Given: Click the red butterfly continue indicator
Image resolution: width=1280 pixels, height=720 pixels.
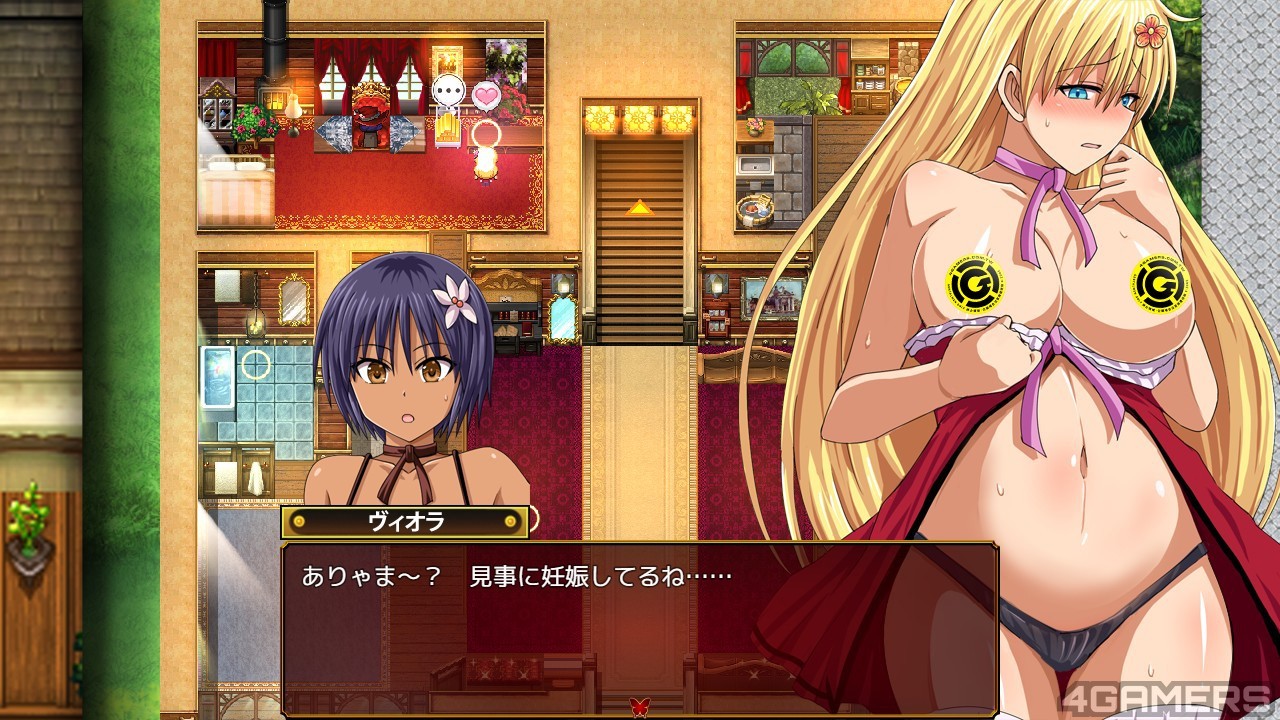Looking at the screenshot, I should click(639, 707).
